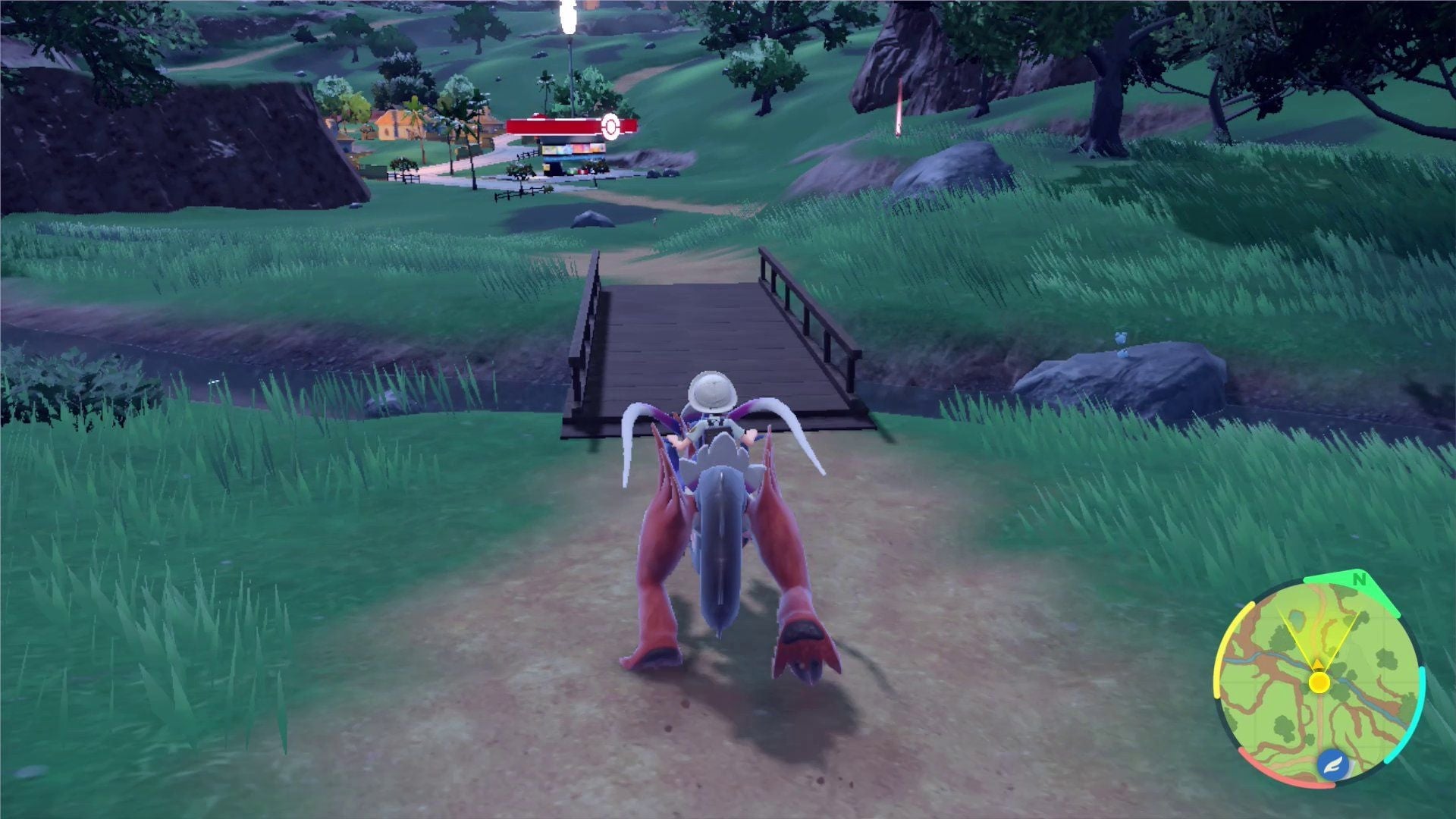This screenshot has width=1456, height=819.
Task: Select the N compass indicator above the minimap
Action: point(1358,579)
